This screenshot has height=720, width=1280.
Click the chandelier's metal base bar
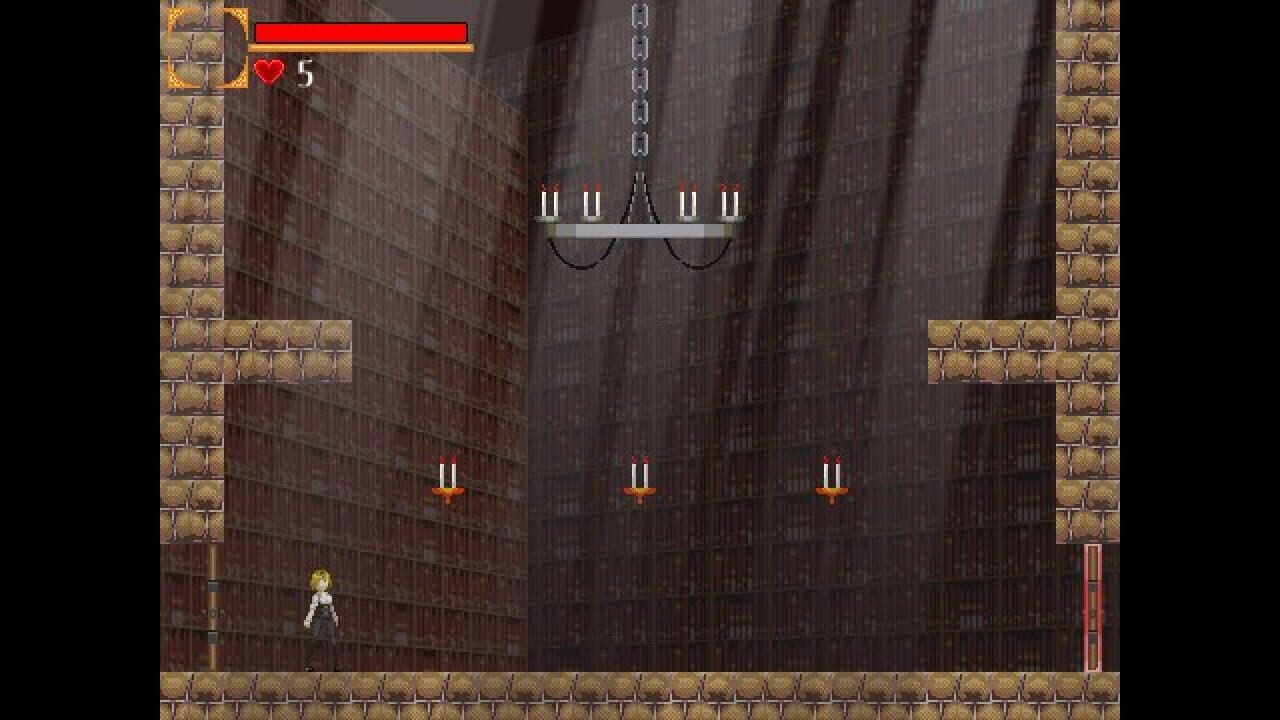point(640,231)
